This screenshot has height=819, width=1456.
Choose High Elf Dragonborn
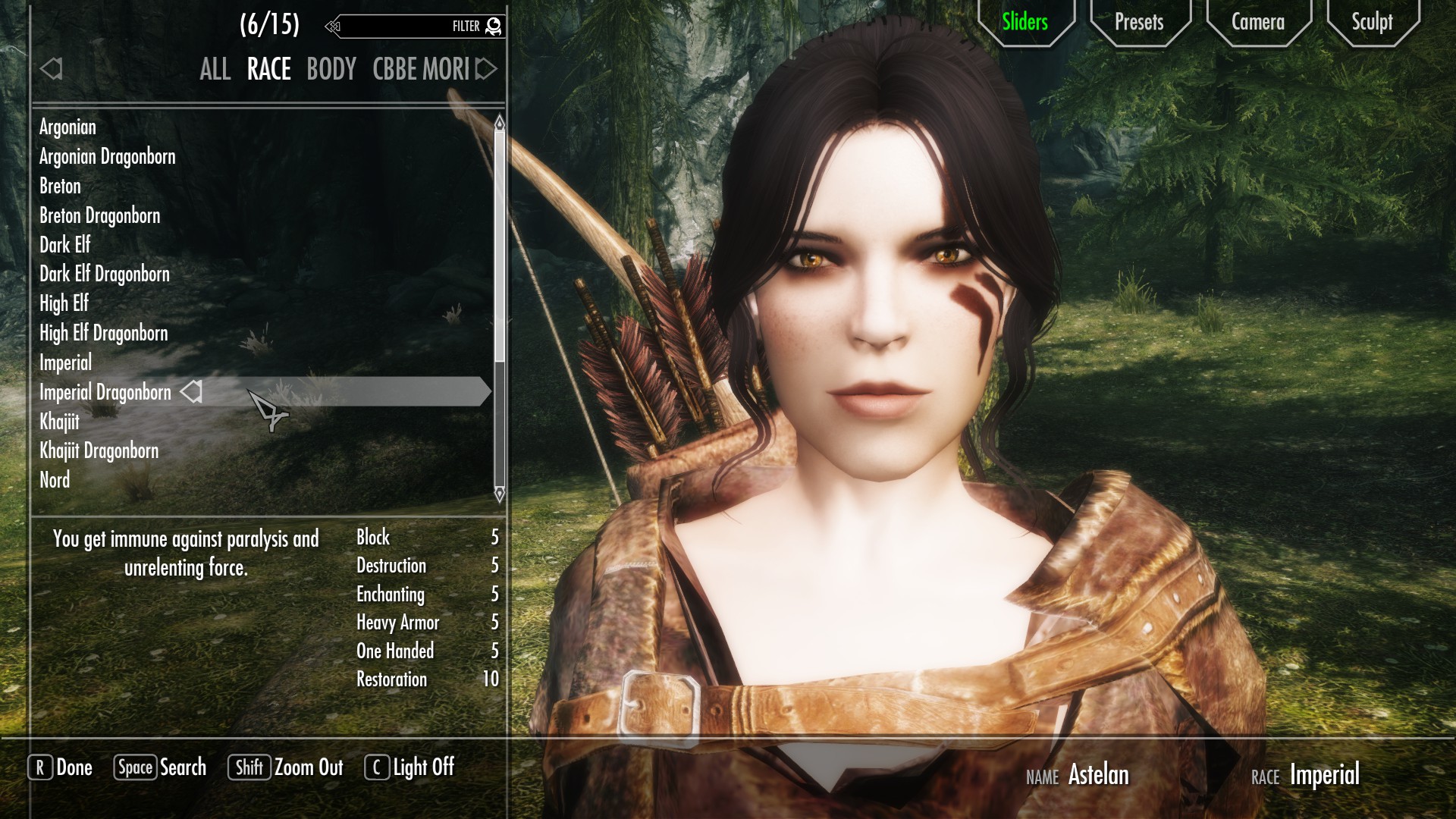click(103, 334)
